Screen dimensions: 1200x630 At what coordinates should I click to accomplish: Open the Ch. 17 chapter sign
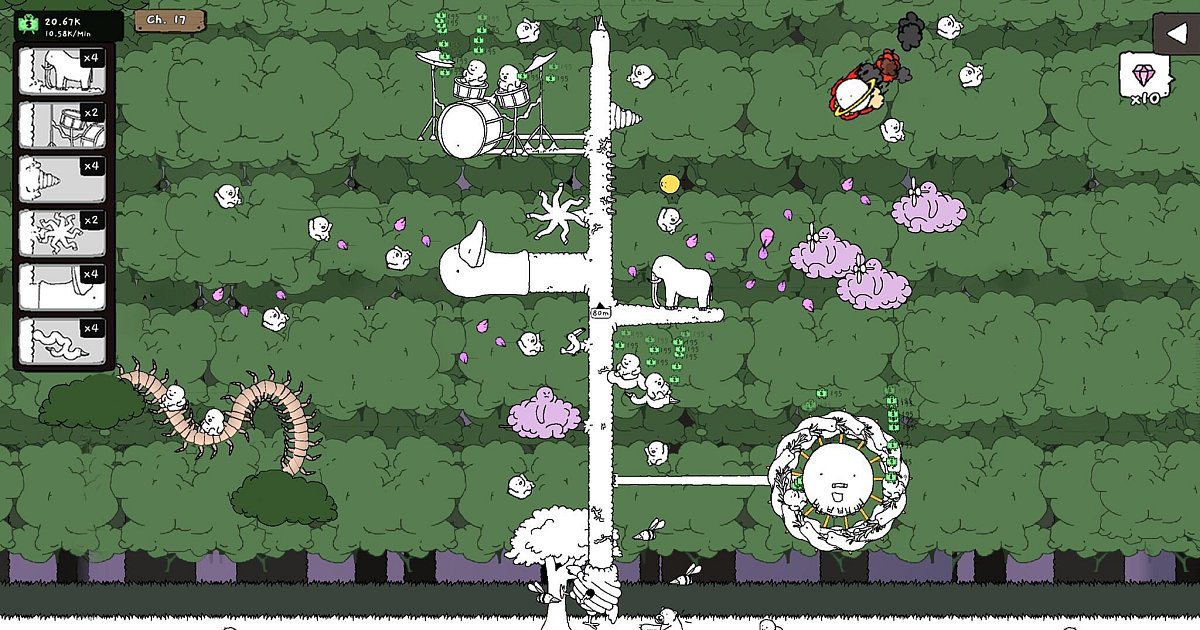(169, 20)
